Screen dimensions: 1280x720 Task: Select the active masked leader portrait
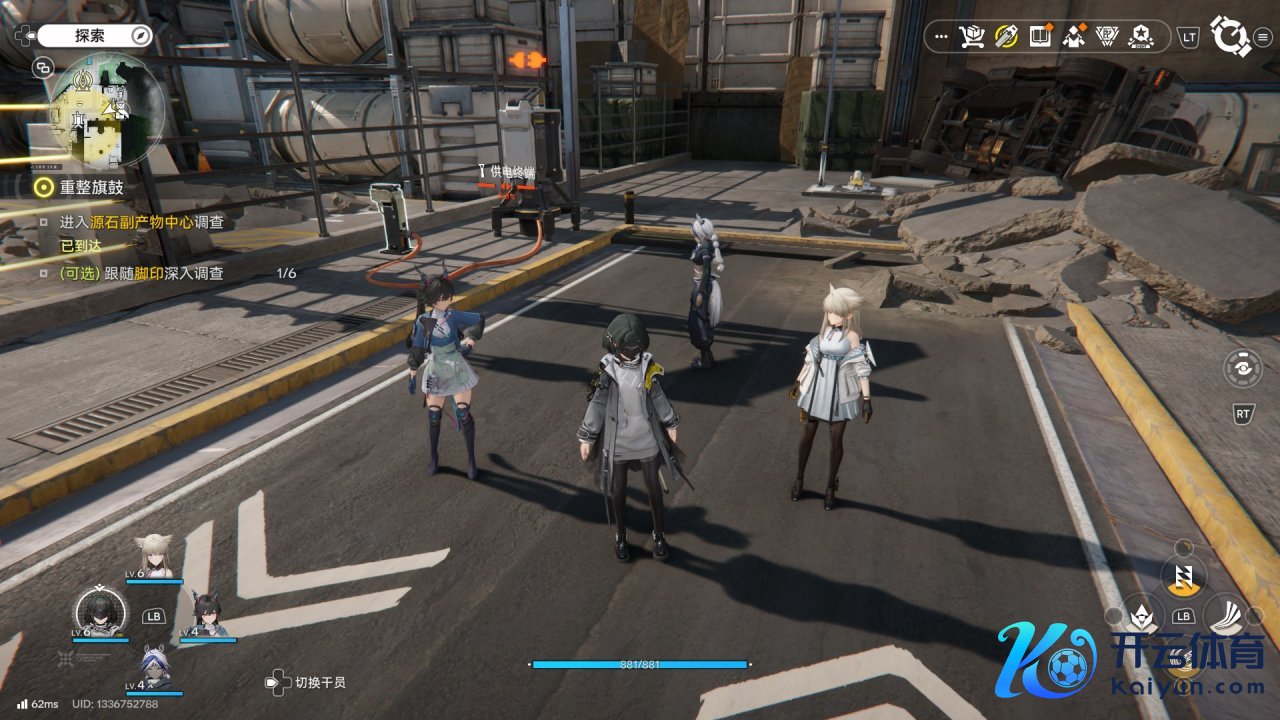coord(100,612)
